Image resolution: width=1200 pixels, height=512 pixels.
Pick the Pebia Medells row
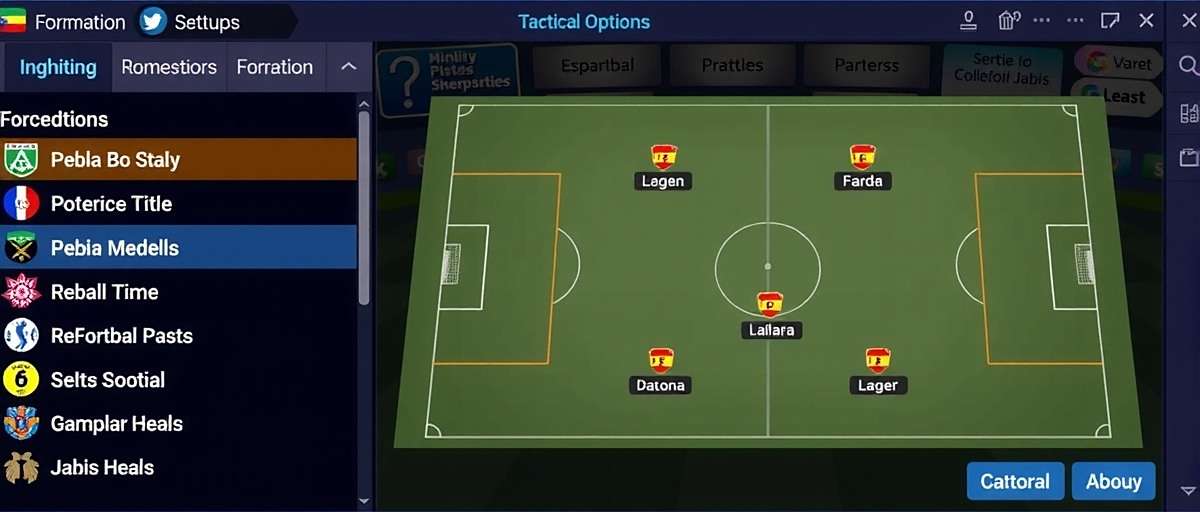[178, 248]
